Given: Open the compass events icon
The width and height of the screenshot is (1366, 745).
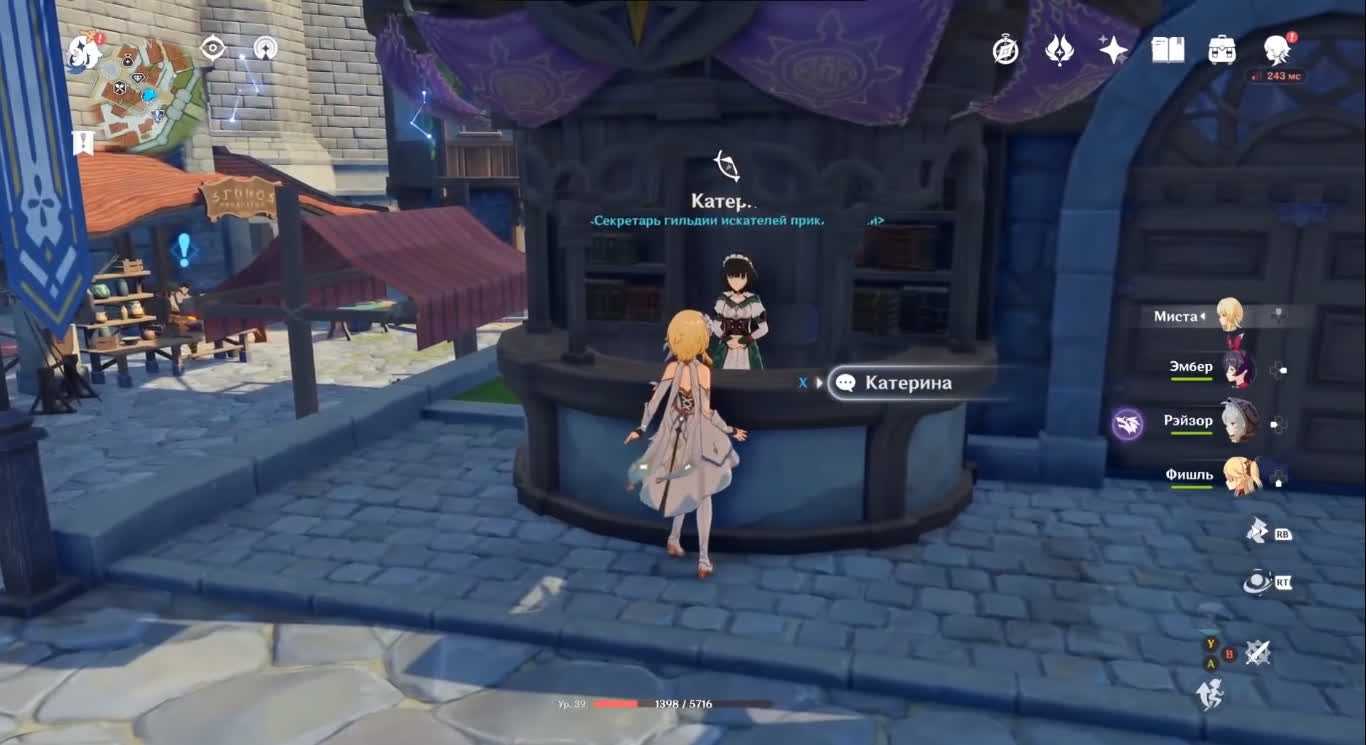Looking at the screenshot, I should coord(1005,50).
